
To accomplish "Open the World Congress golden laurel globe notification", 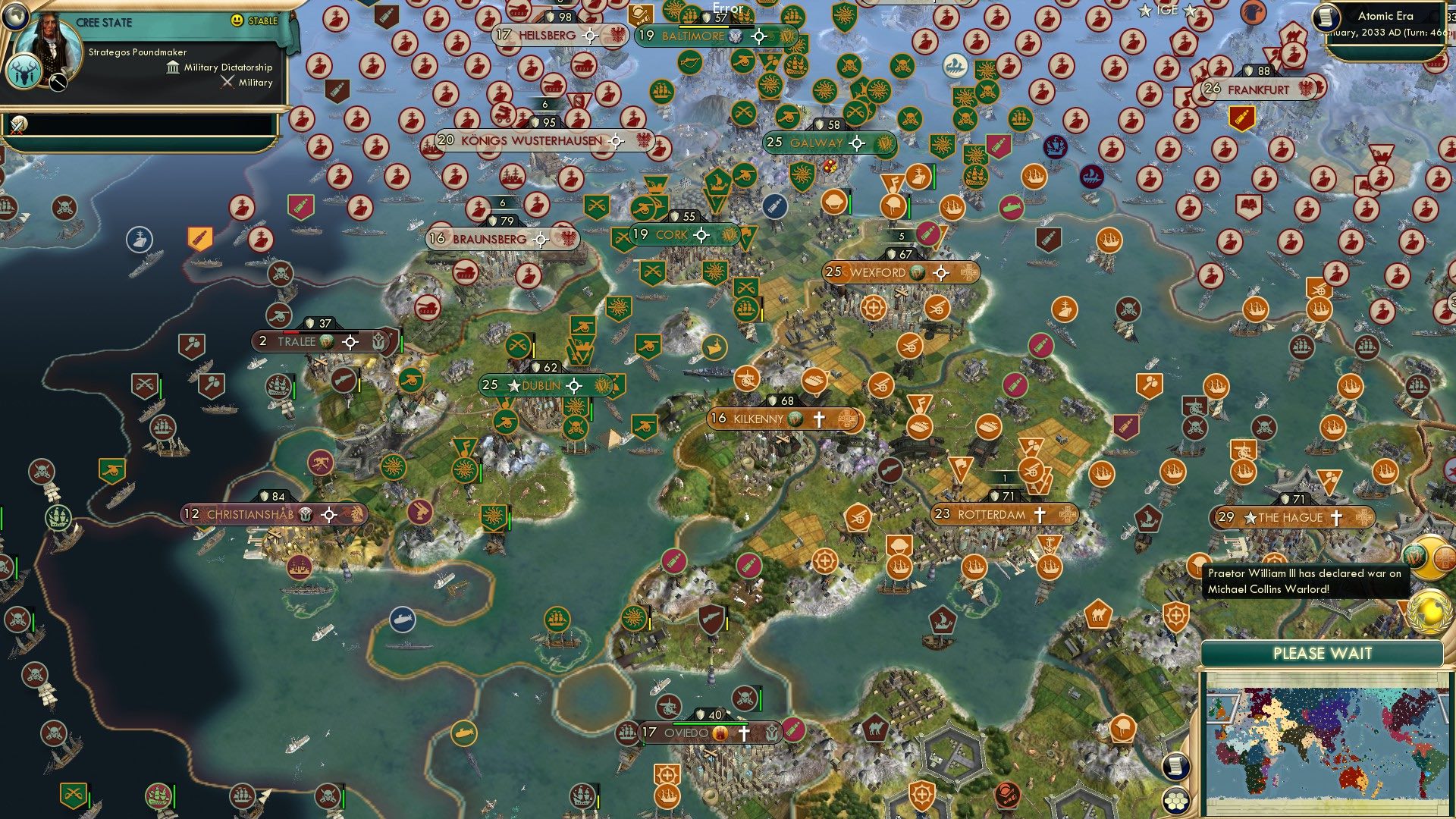I will (x=1430, y=612).
